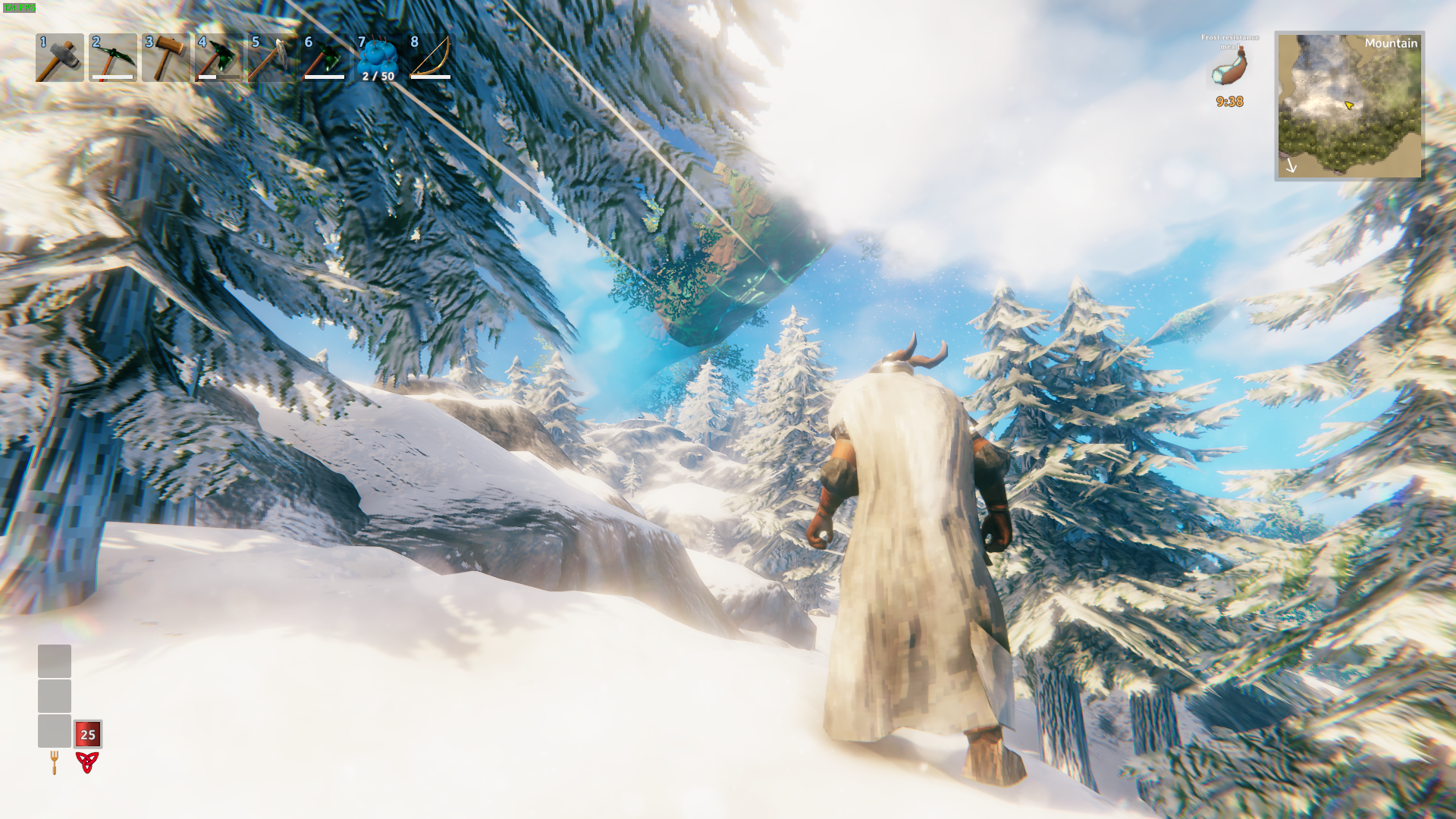This screenshot has height=819, width=1456.
Task: Equip the green pickaxe in slot 2
Action: [112, 58]
